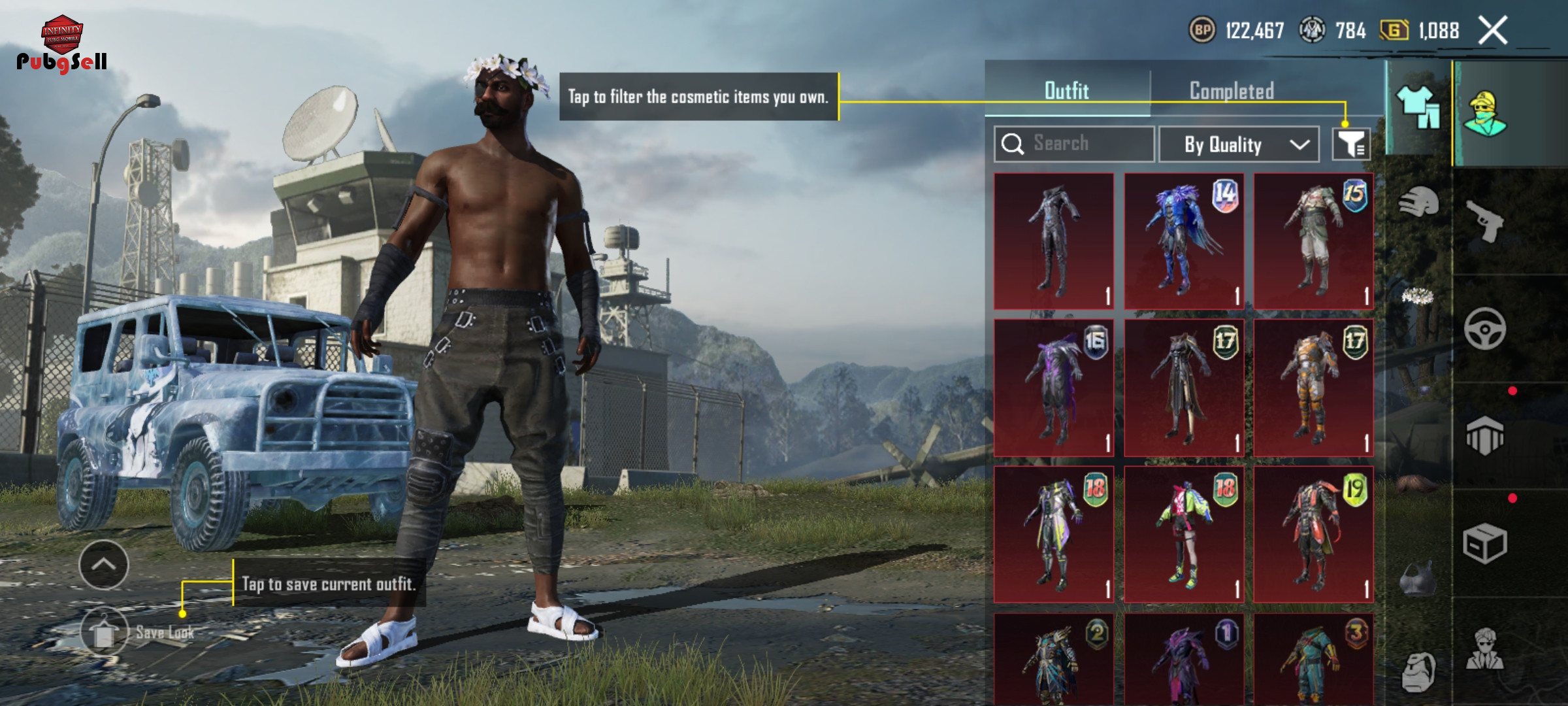This screenshot has width=1568, height=706.
Task: Pick the purple outfit with badge 16
Action: [x=1054, y=388]
